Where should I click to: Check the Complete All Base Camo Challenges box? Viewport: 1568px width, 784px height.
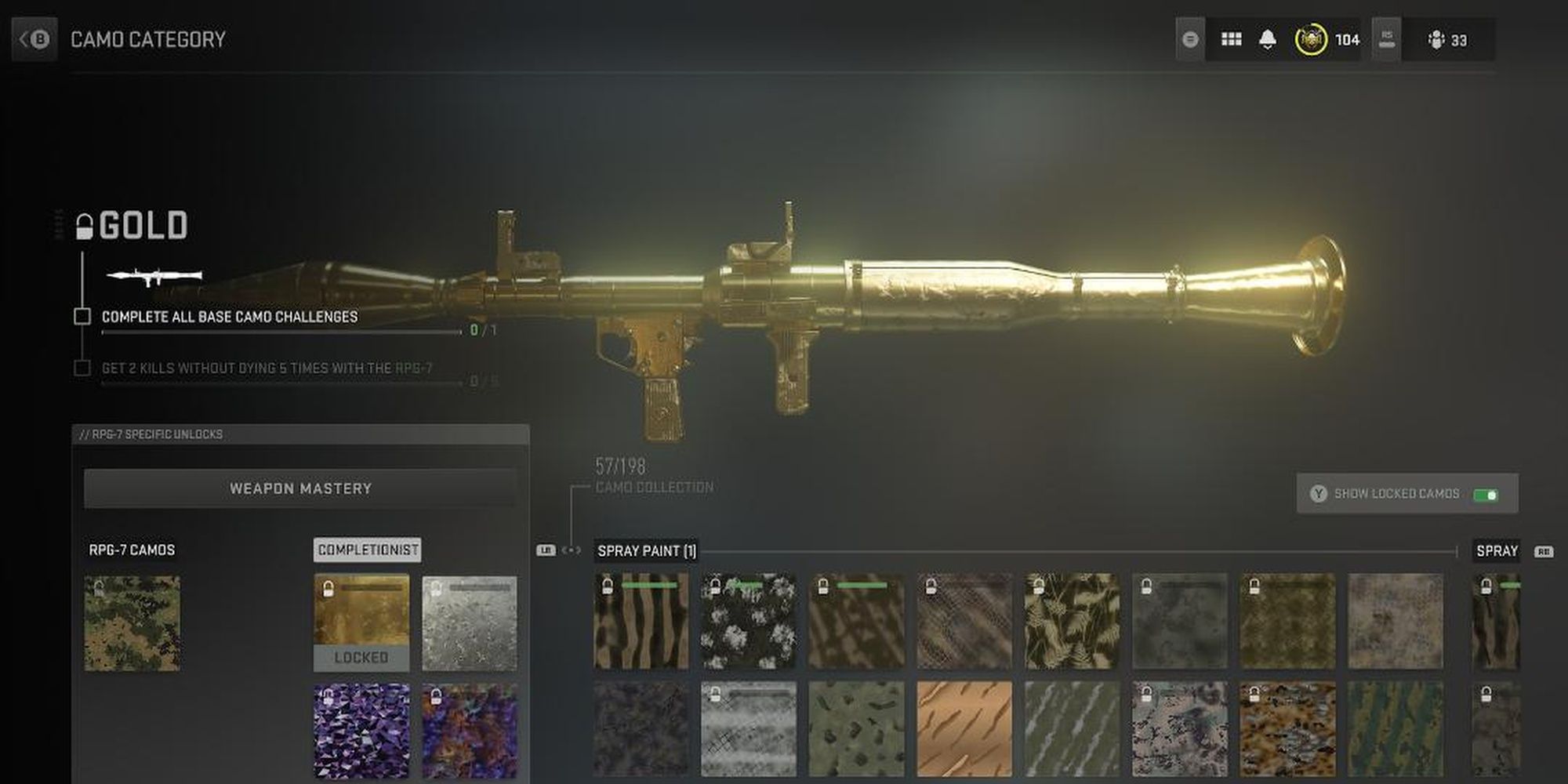click(82, 316)
